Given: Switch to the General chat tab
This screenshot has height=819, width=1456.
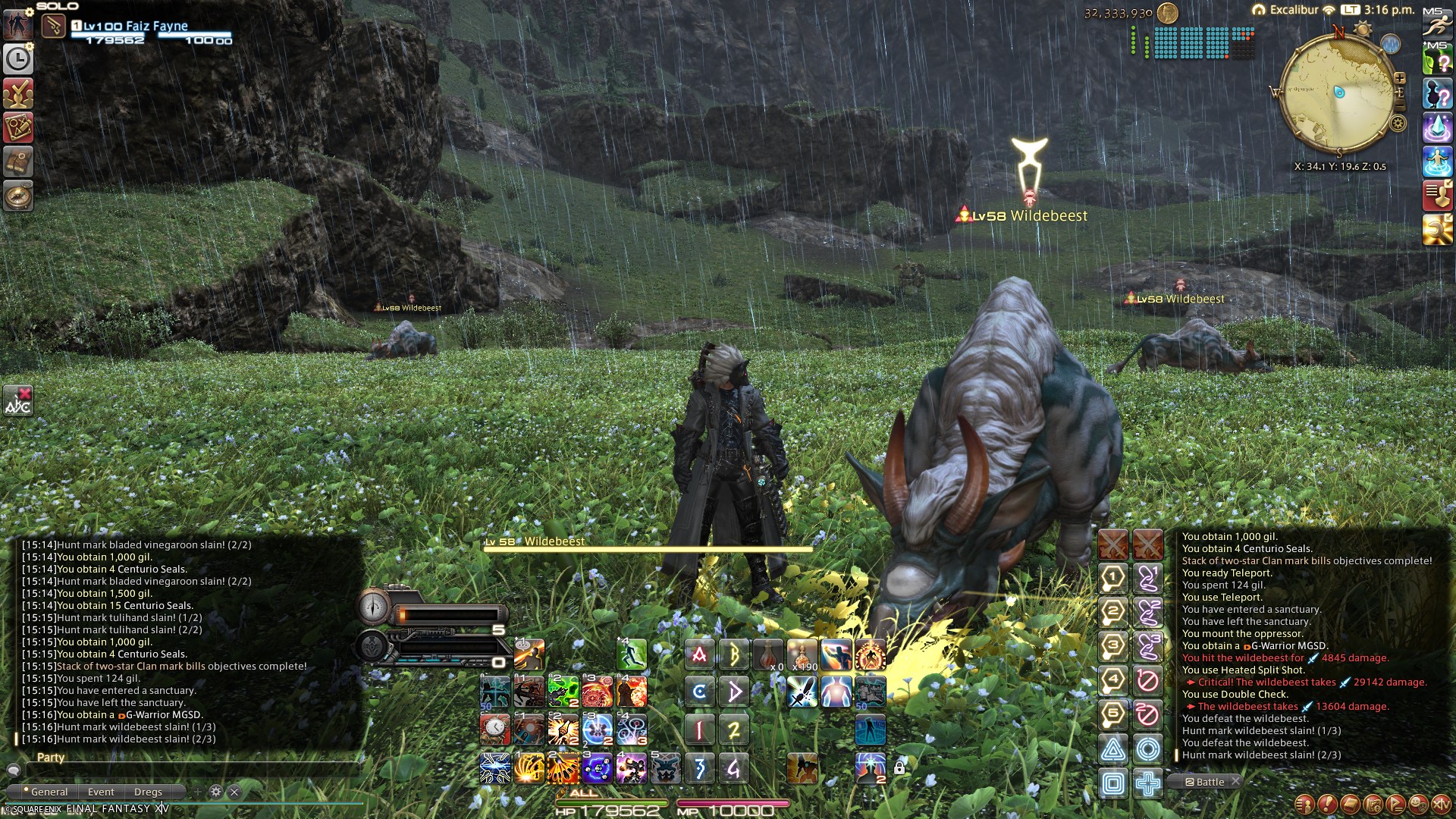Looking at the screenshot, I should pyautogui.click(x=49, y=792).
